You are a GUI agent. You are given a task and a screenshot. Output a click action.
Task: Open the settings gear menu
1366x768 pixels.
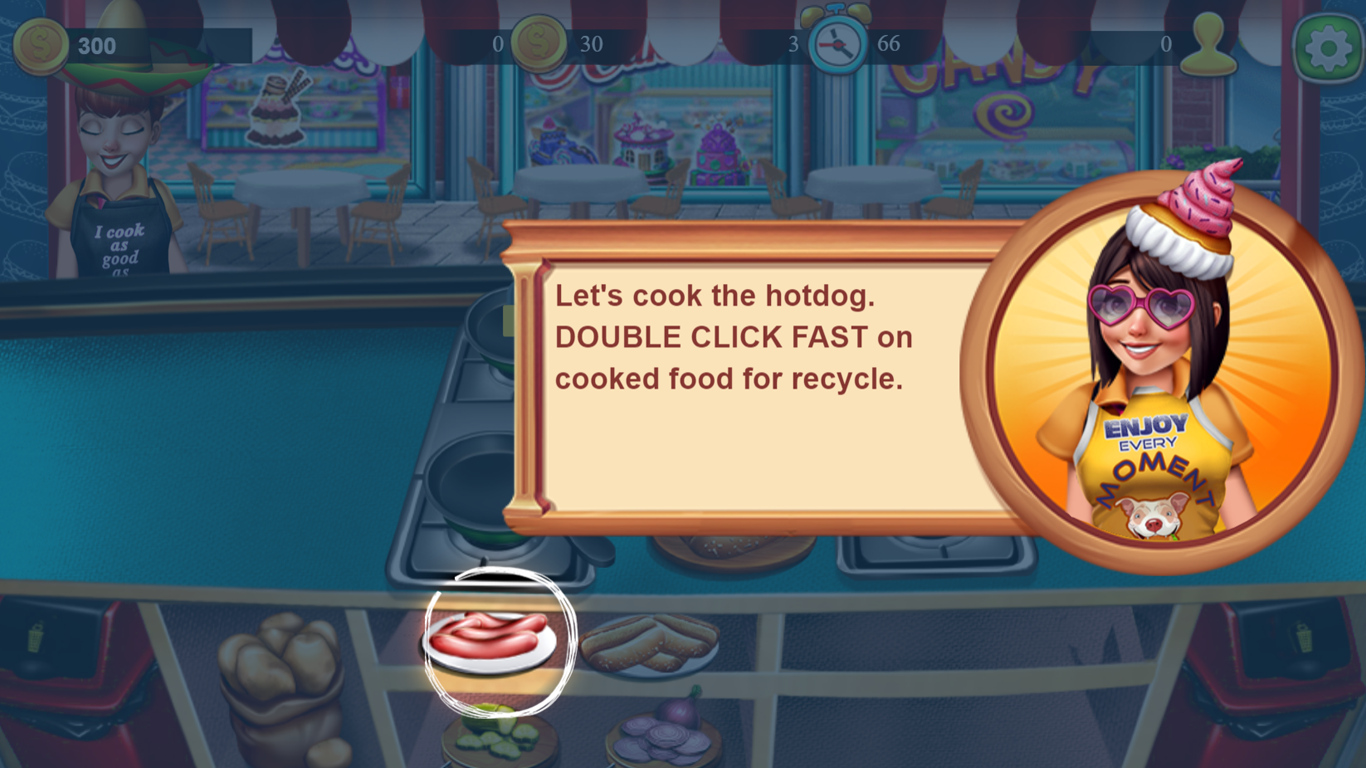click(x=1328, y=47)
